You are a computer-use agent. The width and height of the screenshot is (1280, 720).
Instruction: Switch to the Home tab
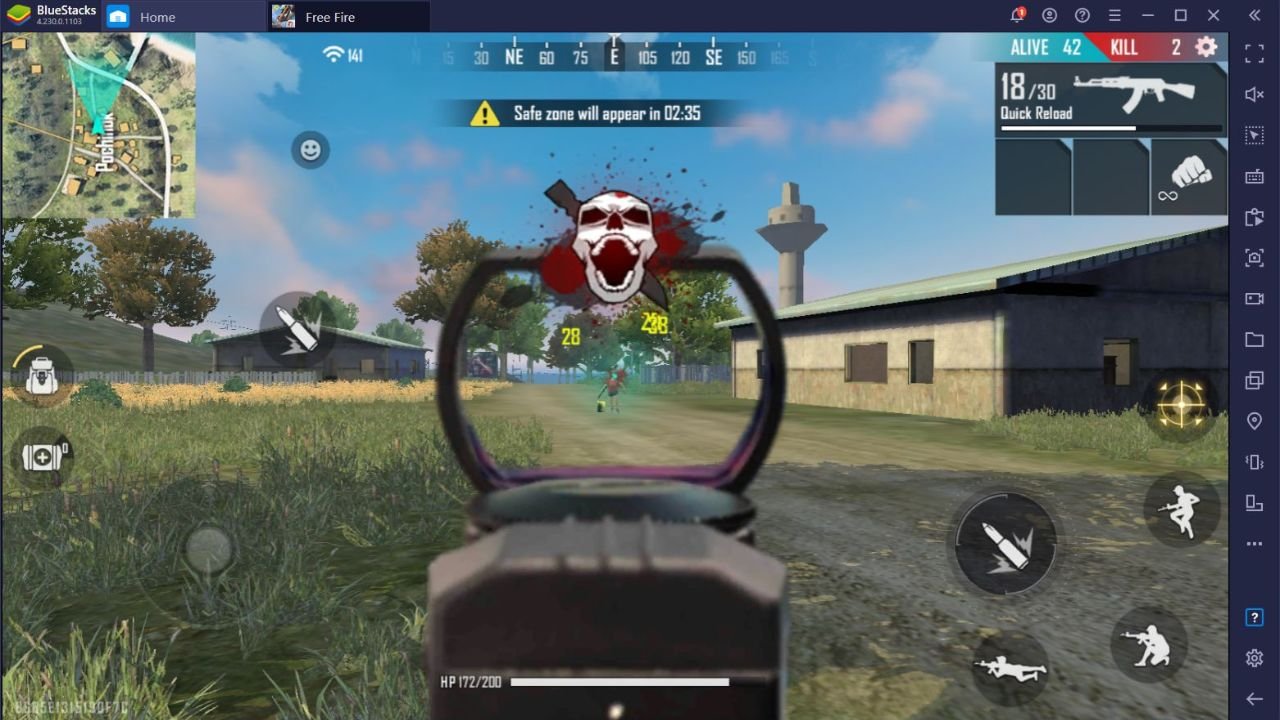[156, 16]
